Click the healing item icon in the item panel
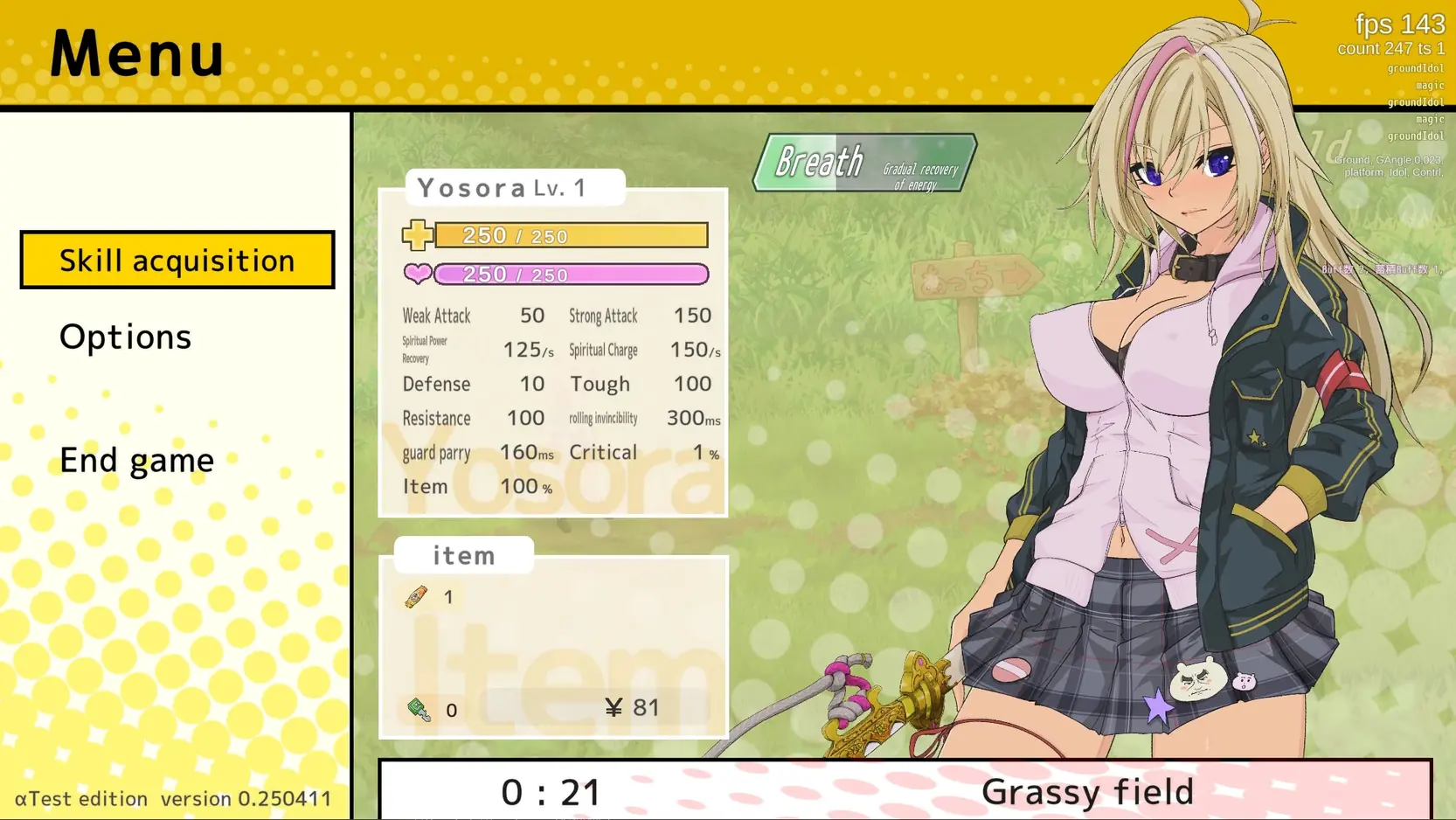Viewport: 1456px width, 820px height. (x=417, y=596)
